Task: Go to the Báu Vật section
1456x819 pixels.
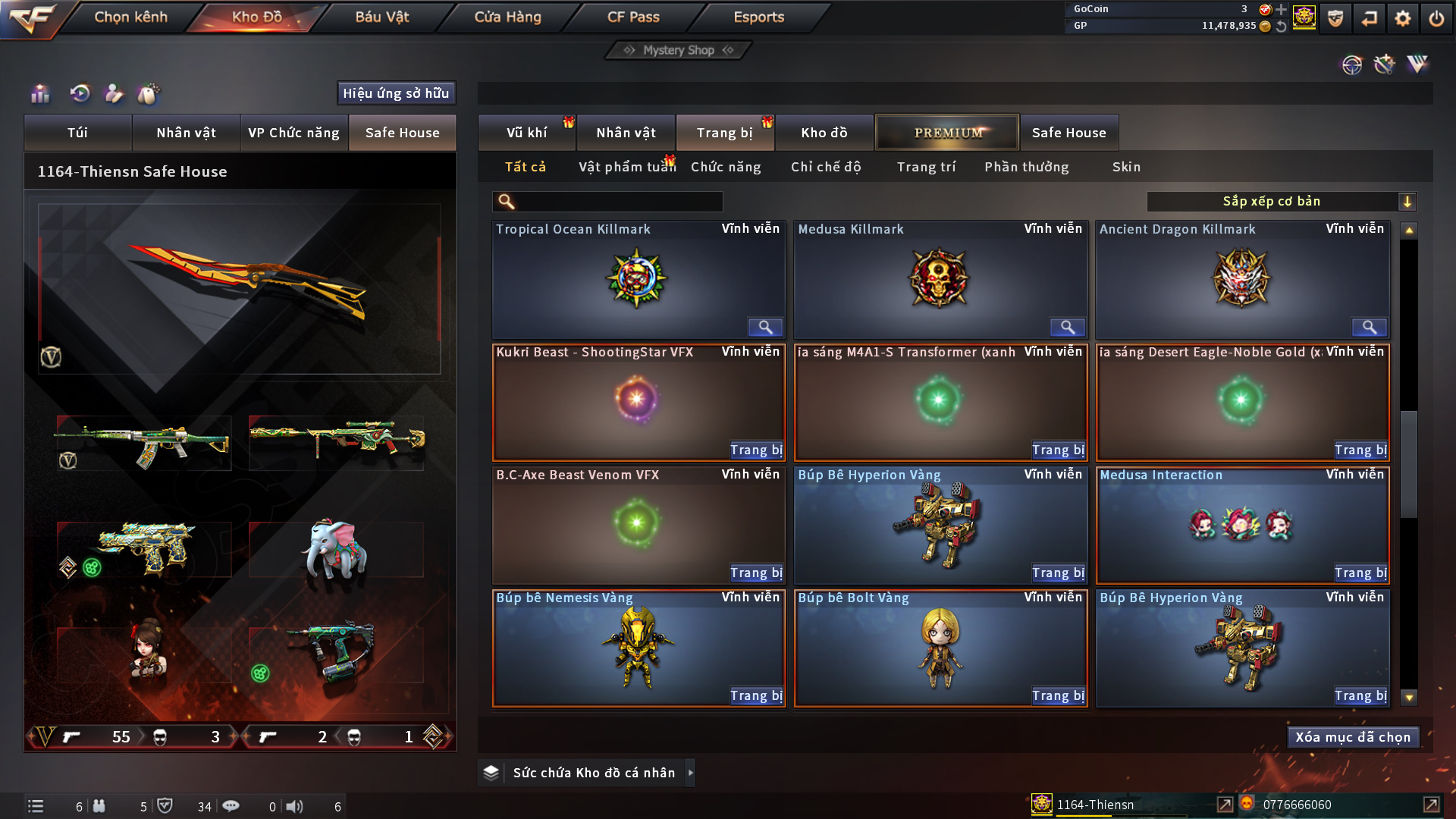Action: [381, 17]
